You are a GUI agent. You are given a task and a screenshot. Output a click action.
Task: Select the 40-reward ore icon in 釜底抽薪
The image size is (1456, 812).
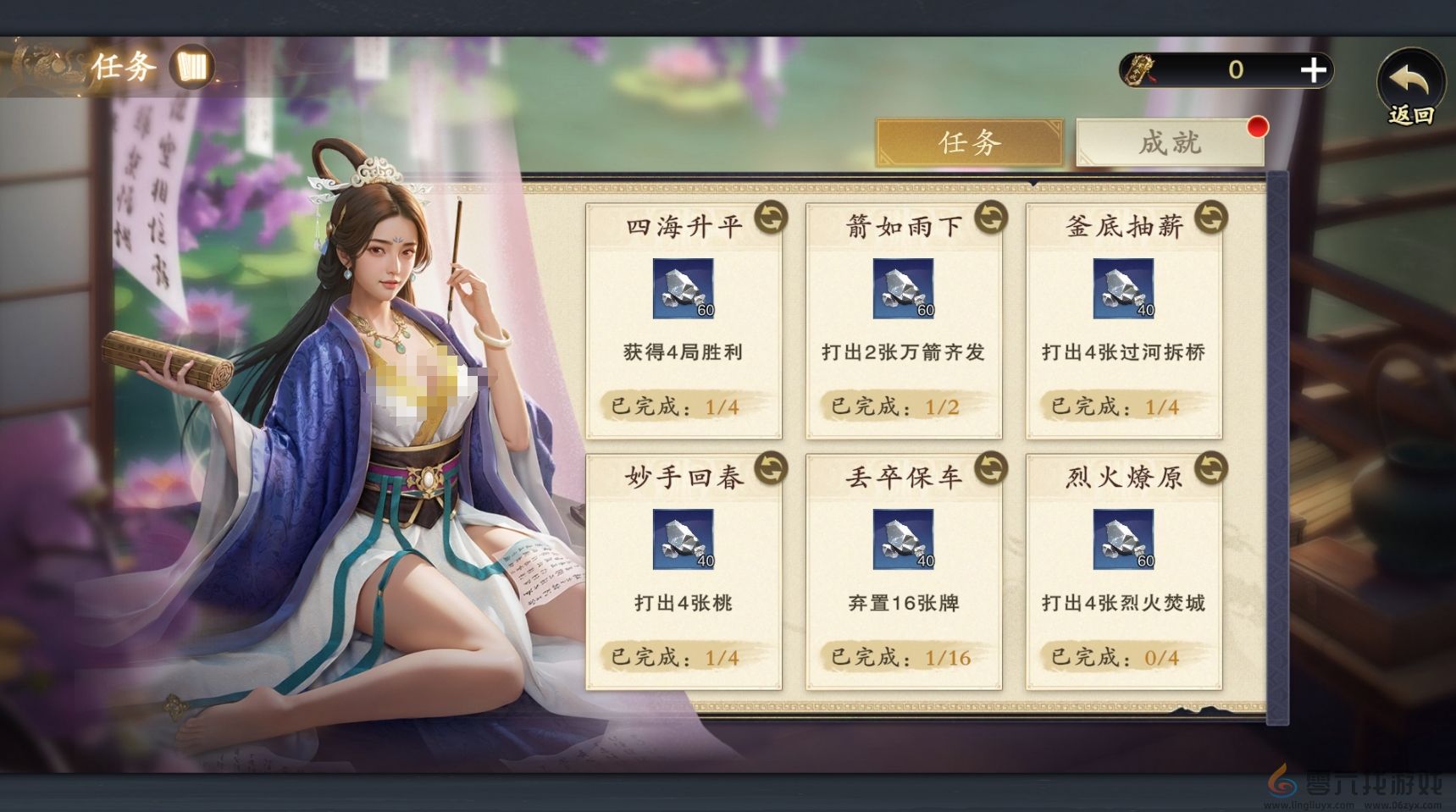[1125, 289]
